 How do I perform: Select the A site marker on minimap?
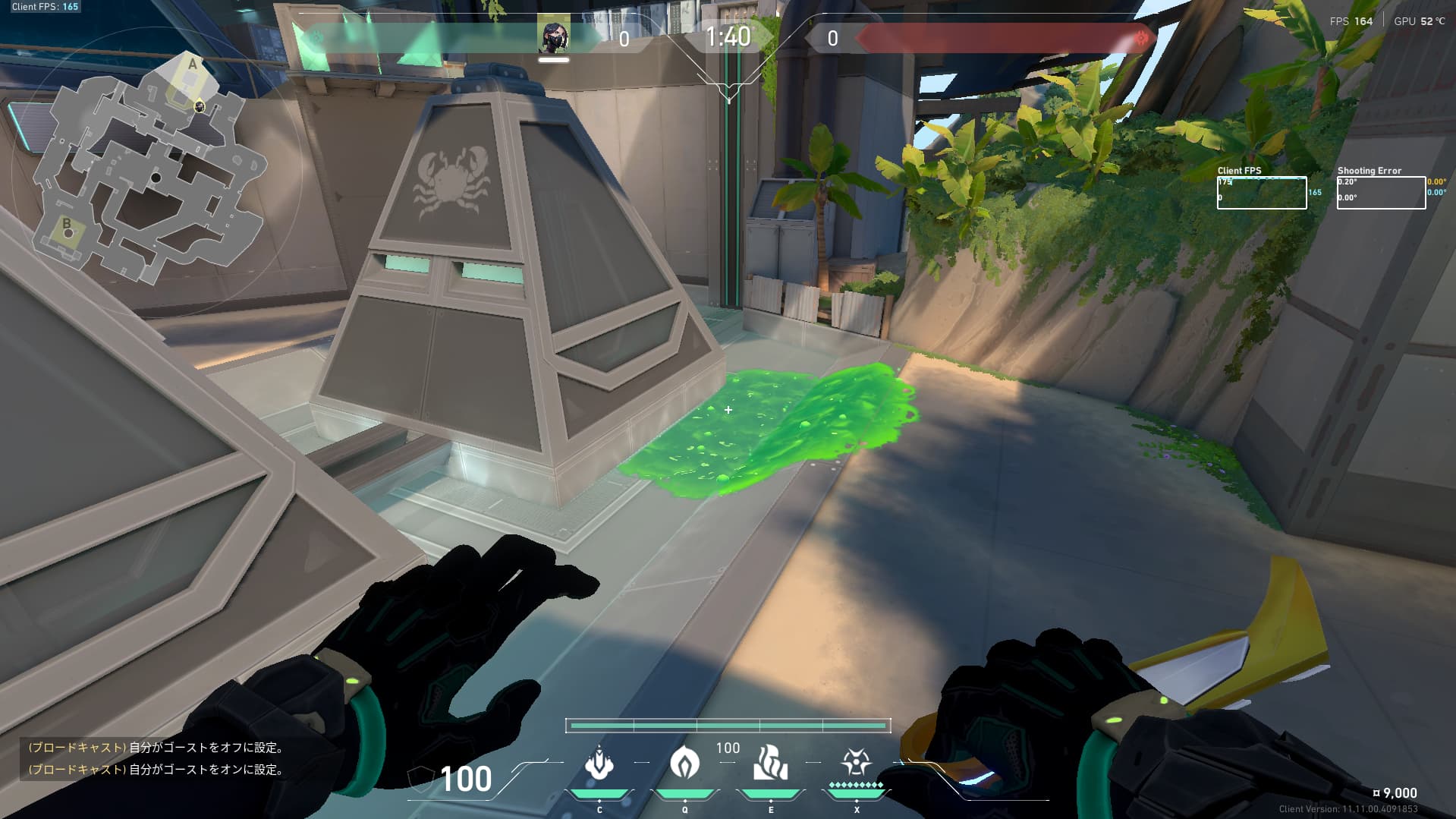pos(192,65)
